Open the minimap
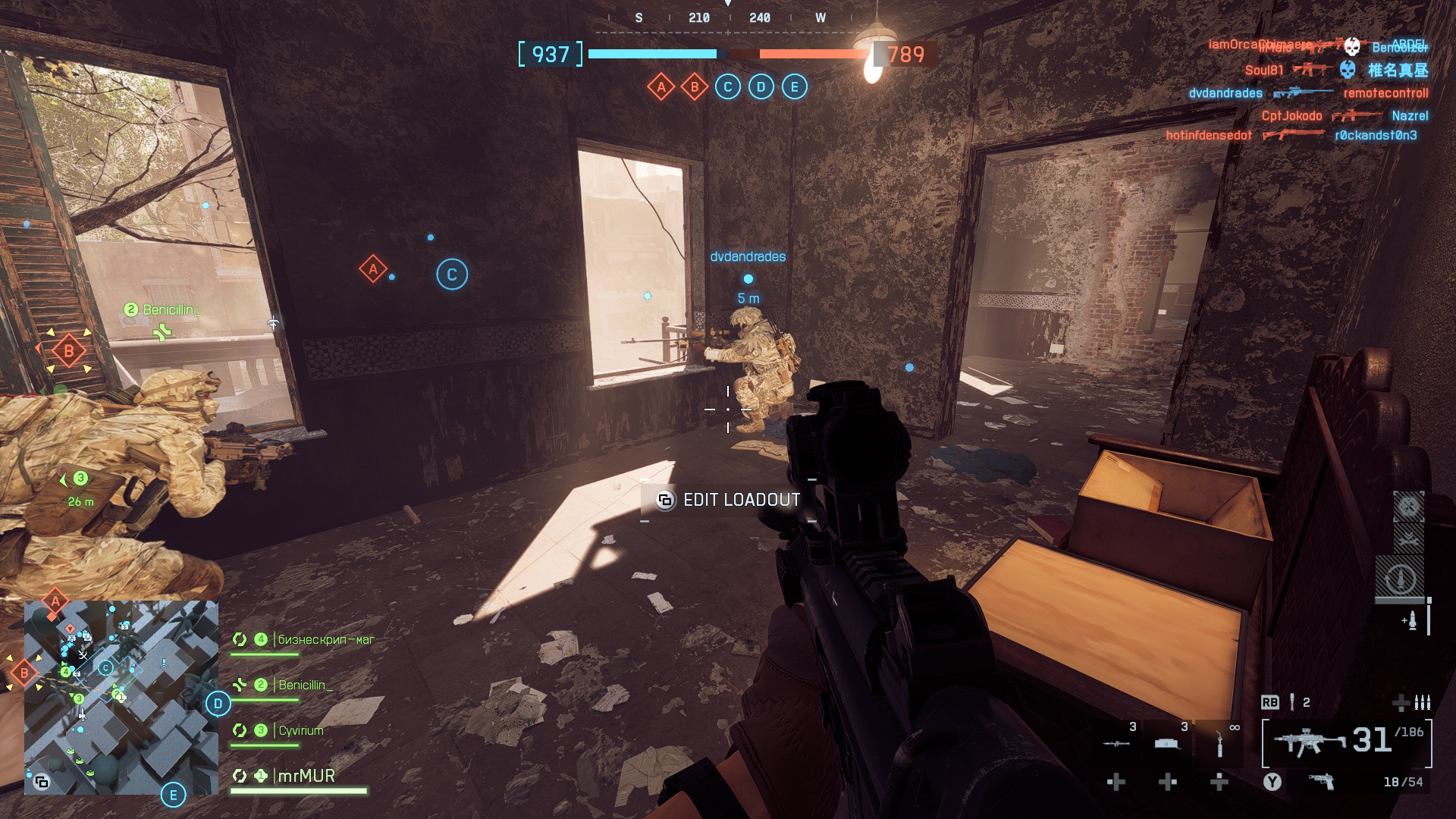The height and width of the screenshot is (819, 1456). [x=121, y=697]
